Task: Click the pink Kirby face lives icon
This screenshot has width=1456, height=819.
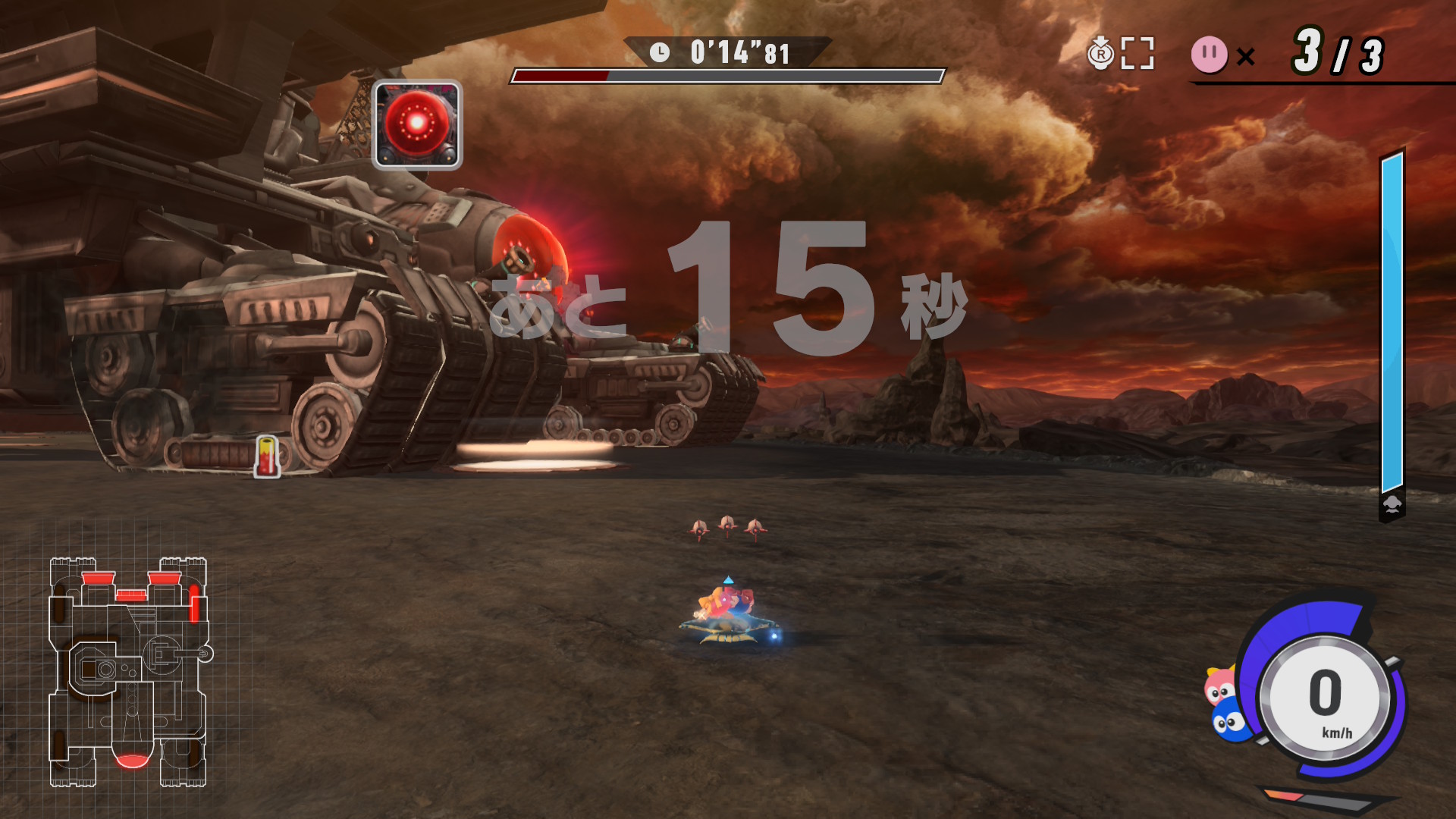Action: (x=1209, y=55)
